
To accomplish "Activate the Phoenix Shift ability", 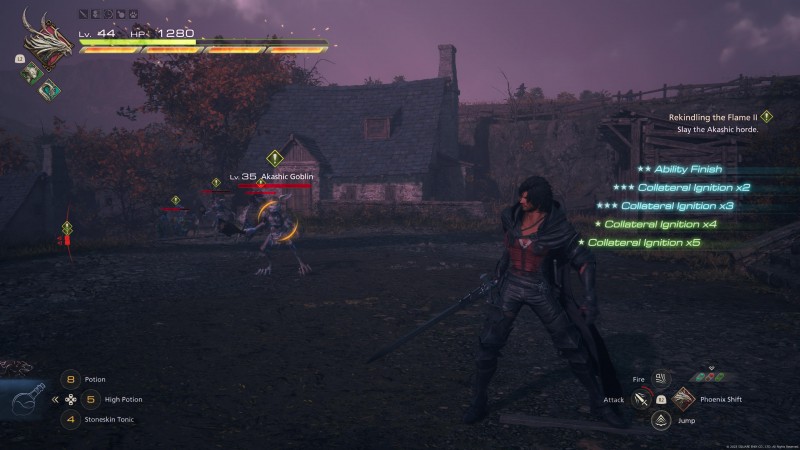I will tap(684, 400).
